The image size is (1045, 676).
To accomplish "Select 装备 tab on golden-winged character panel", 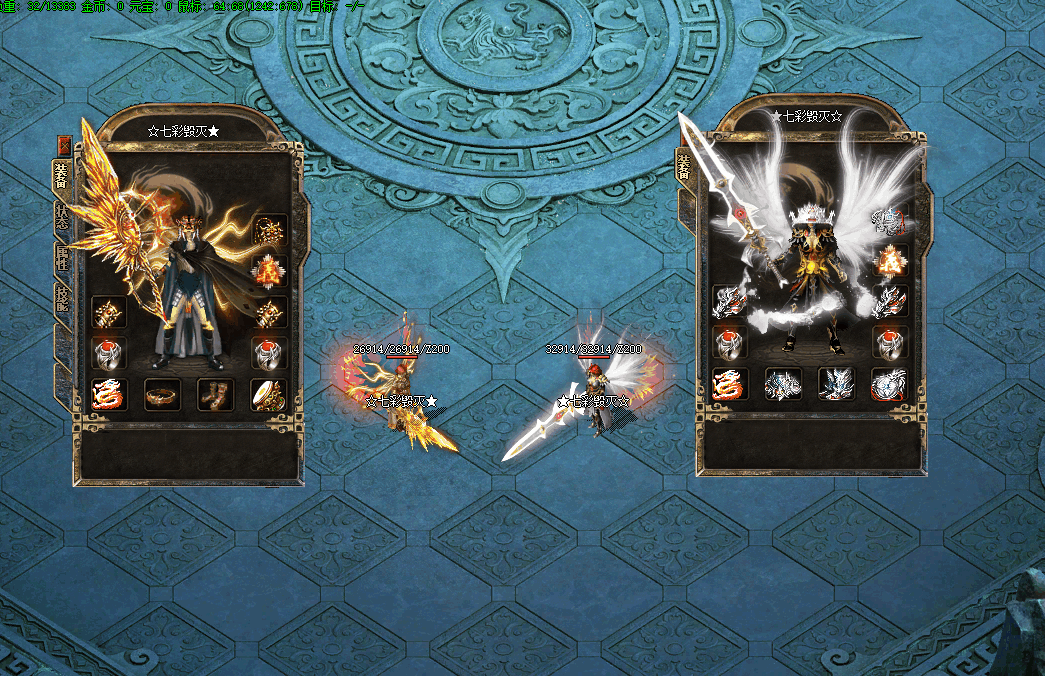I will (61, 175).
